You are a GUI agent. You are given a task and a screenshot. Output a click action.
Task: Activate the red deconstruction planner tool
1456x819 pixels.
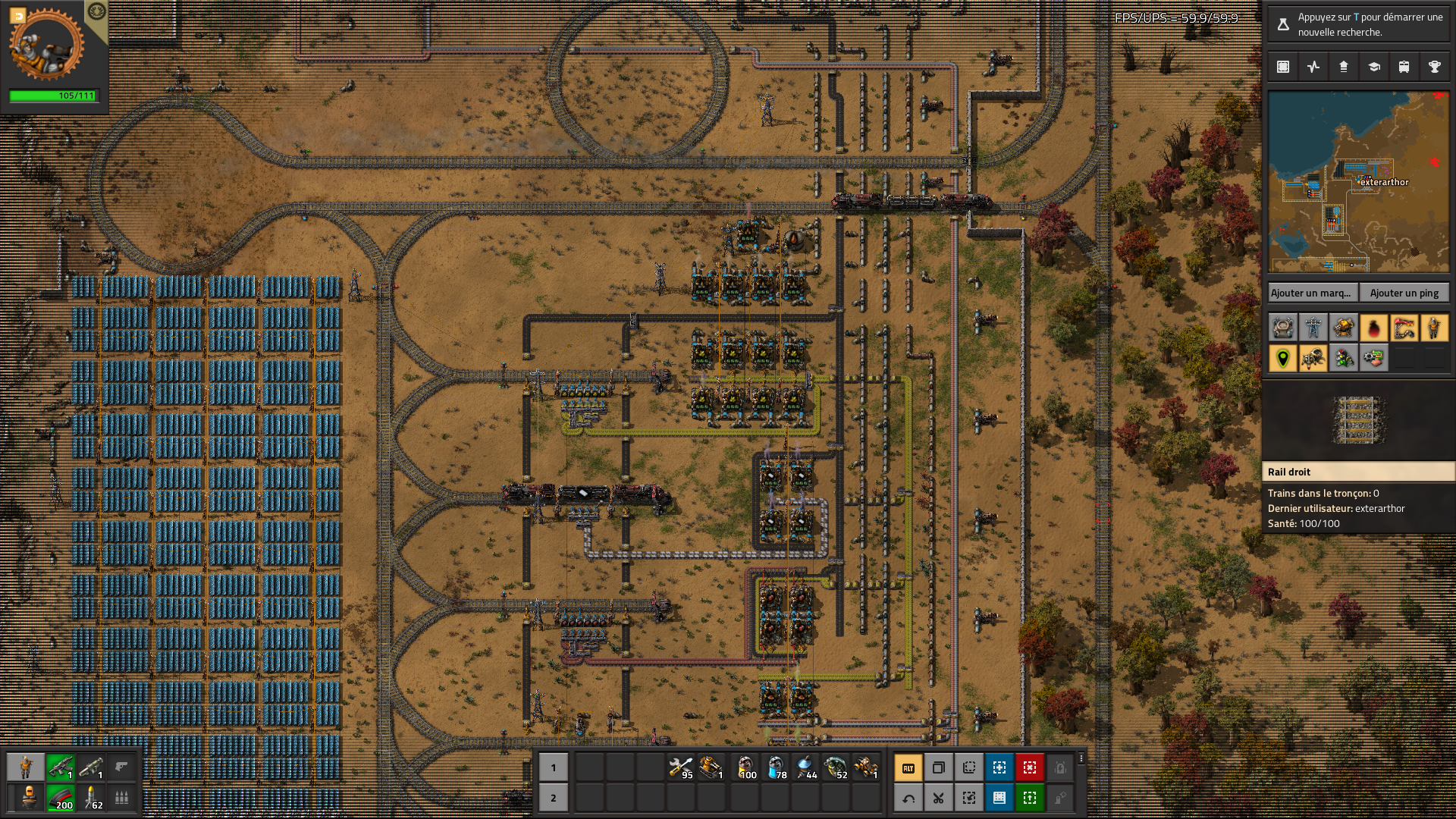point(1030,767)
